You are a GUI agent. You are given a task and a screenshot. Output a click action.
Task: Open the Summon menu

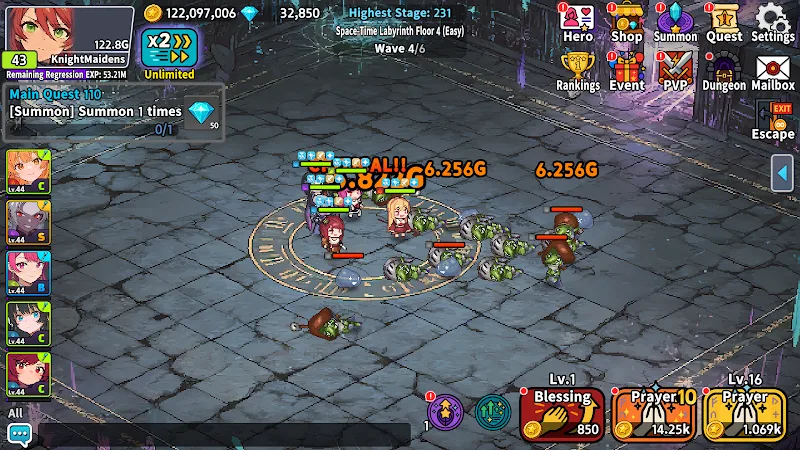coord(675,23)
